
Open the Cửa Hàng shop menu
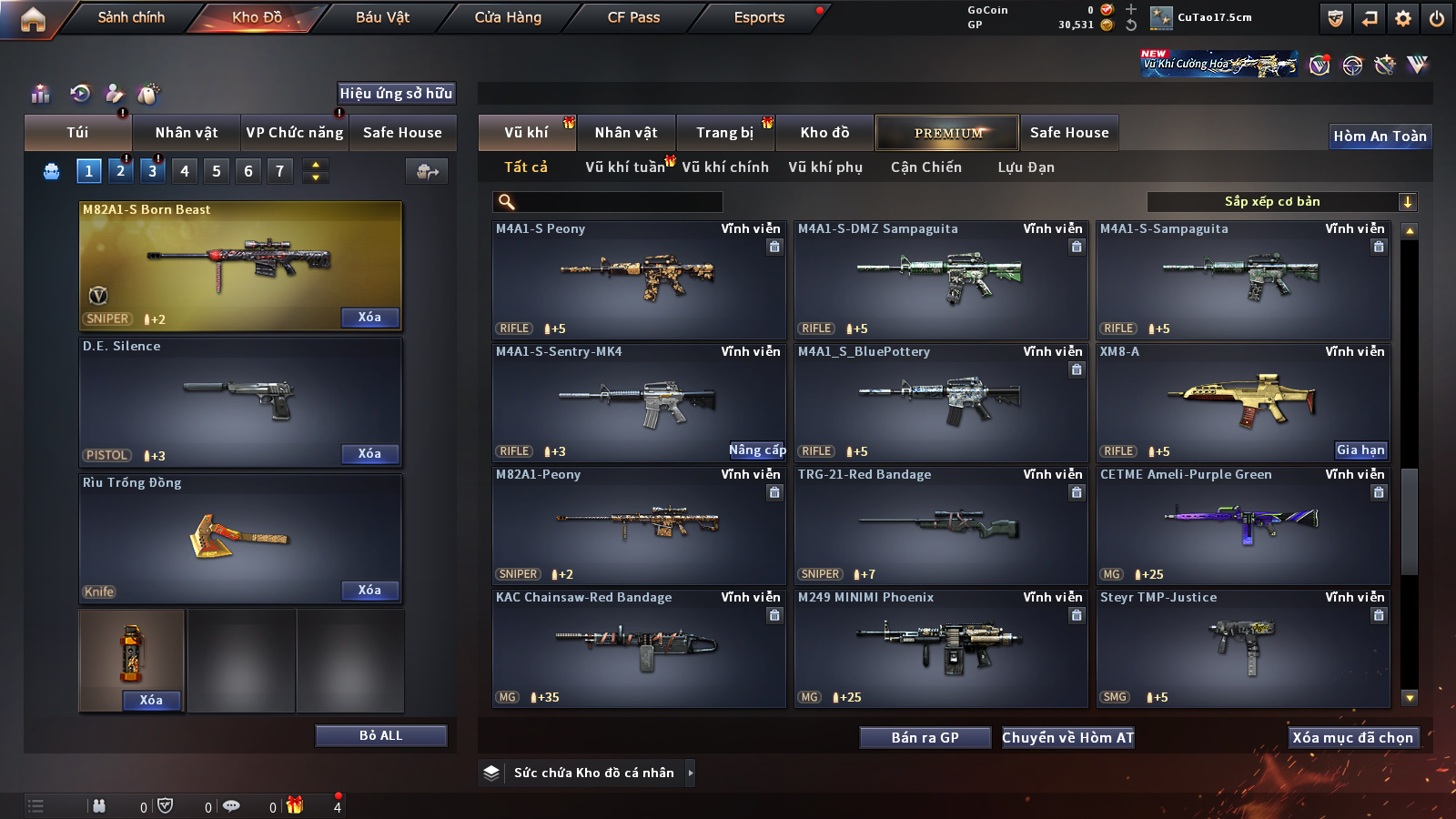point(508,17)
